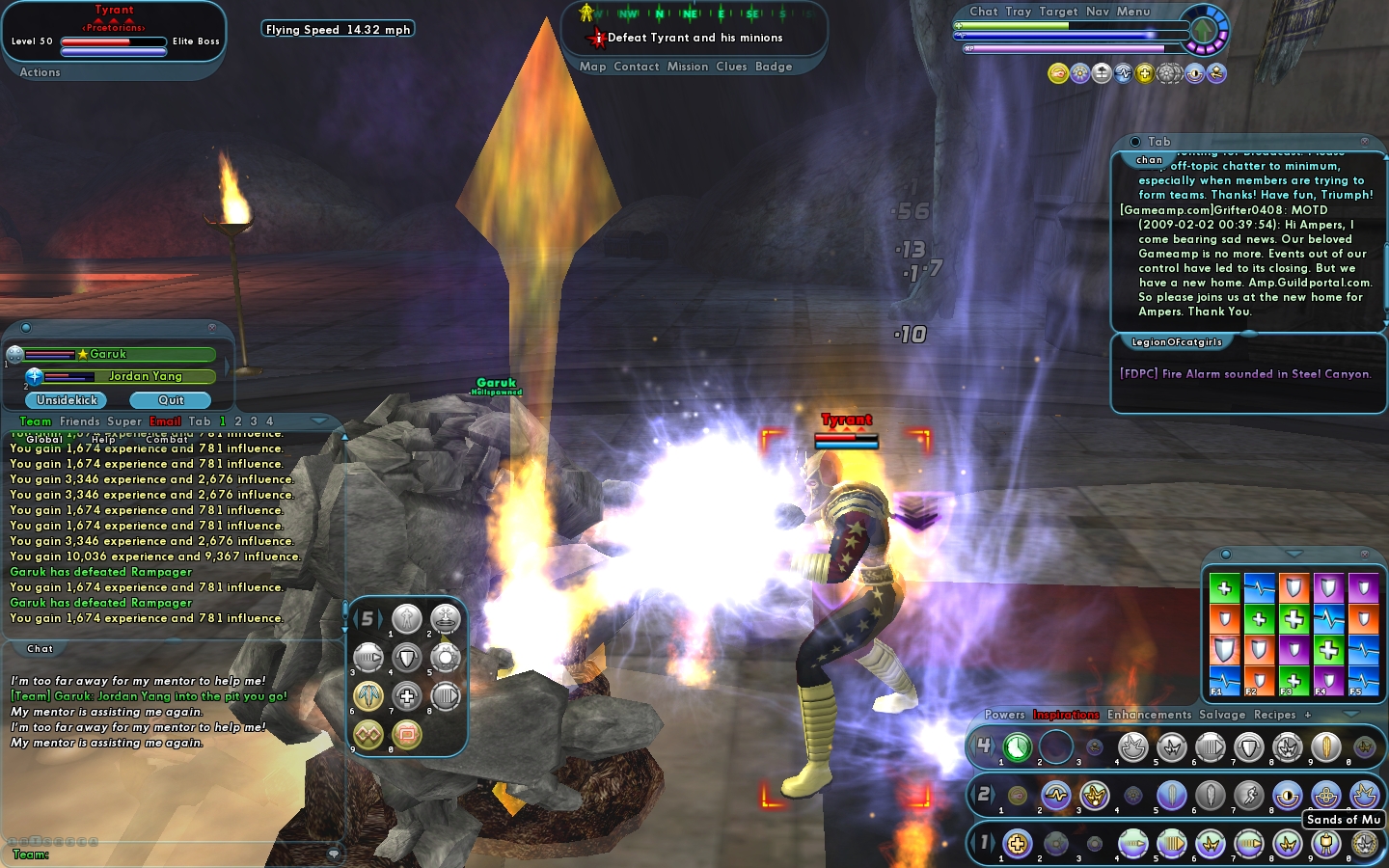Open the Recipes tab

(1274, 715)
